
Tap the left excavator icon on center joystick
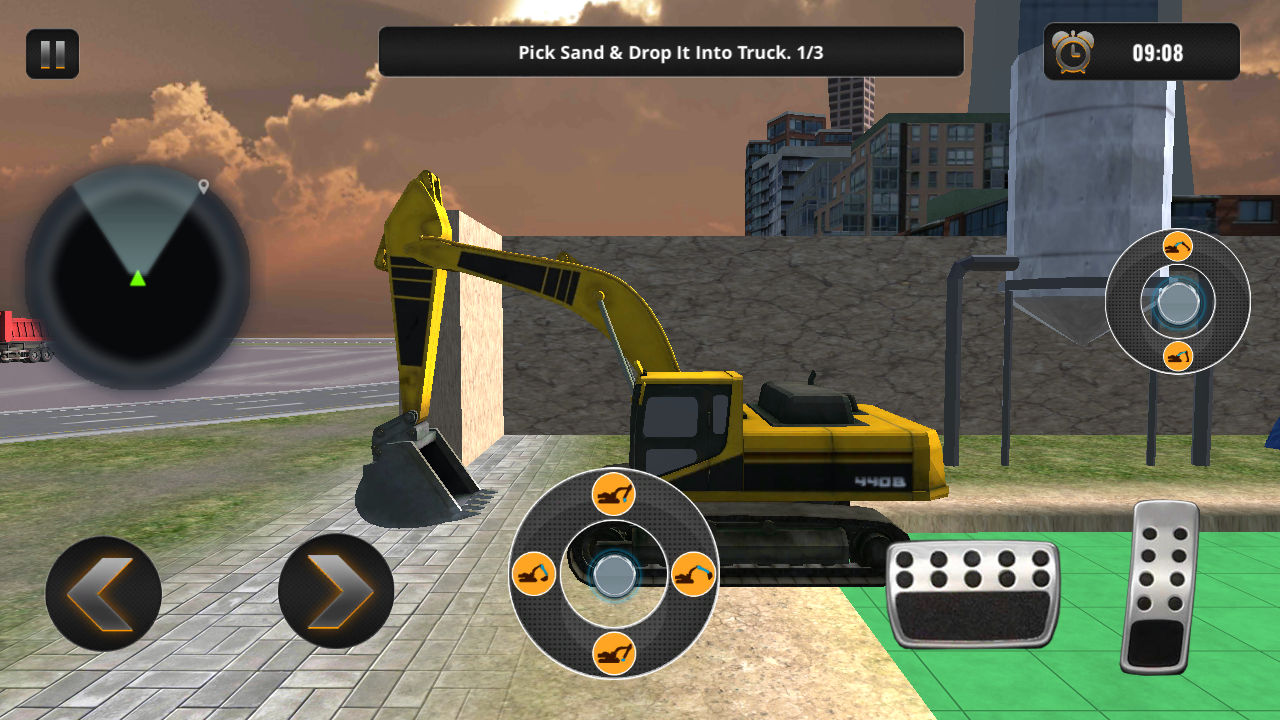tap(534, 574)
